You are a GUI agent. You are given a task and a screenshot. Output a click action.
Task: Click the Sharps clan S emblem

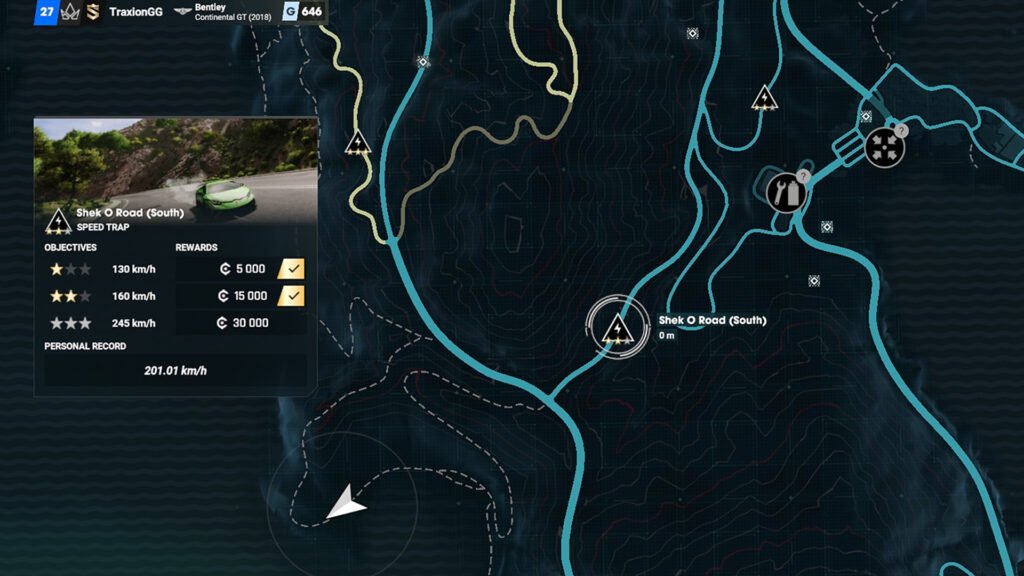click(x=92, y=13)
